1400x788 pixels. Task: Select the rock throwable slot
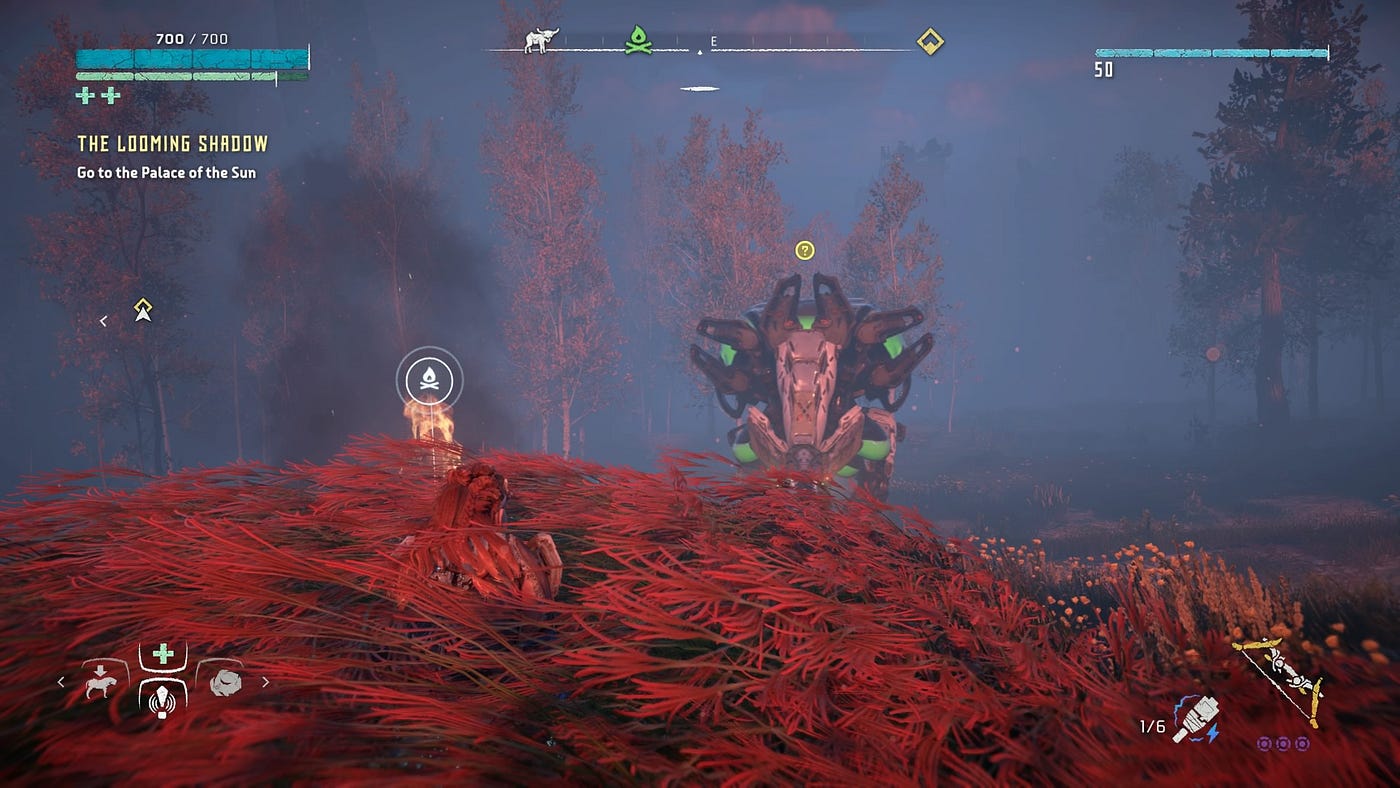(225, 683)
